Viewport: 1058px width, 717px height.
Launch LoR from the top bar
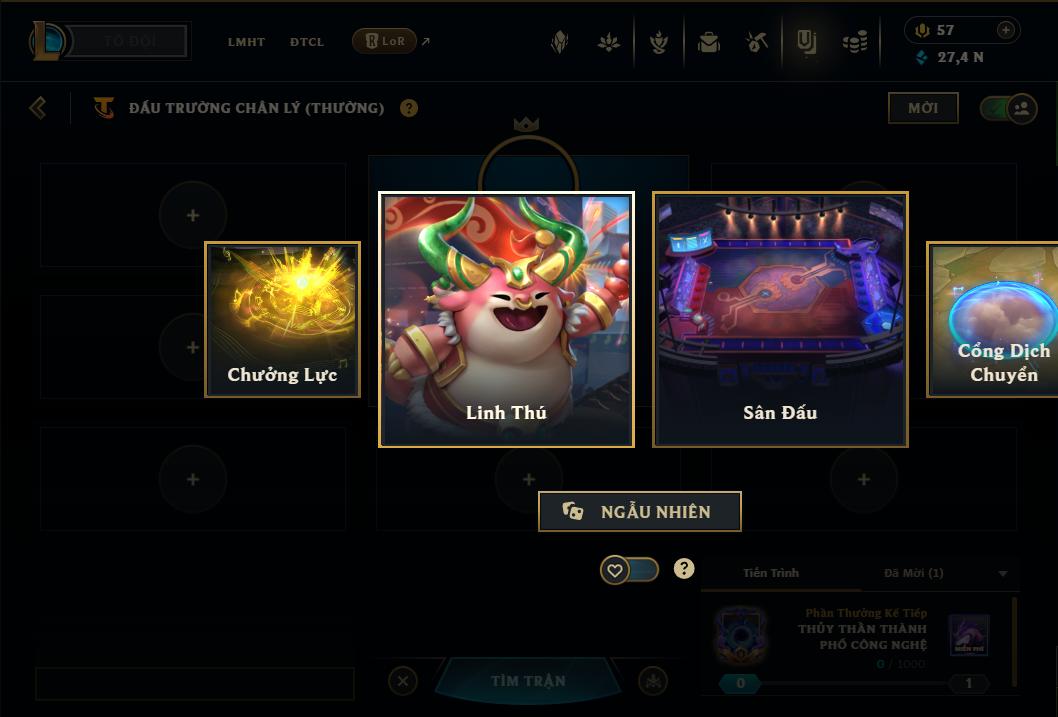click(x=385, y=41)
